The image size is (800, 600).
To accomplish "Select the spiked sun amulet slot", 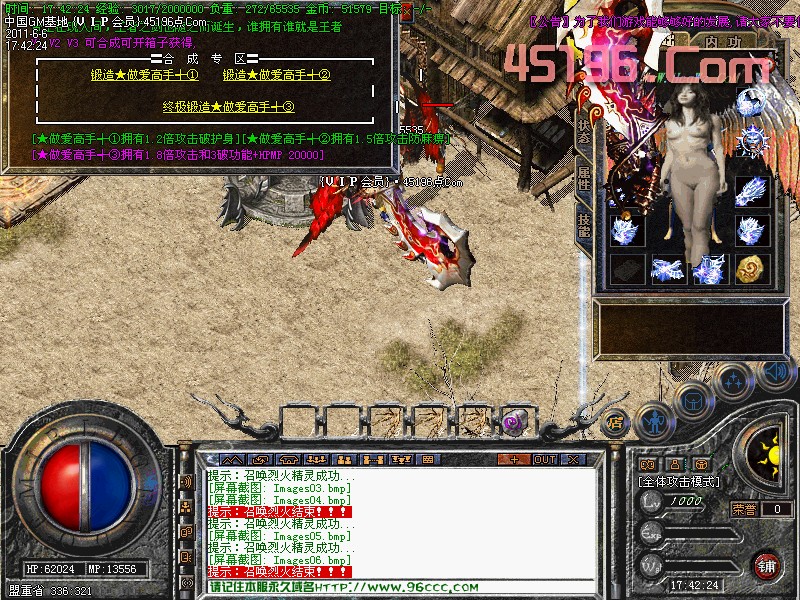I will point(751,140).
